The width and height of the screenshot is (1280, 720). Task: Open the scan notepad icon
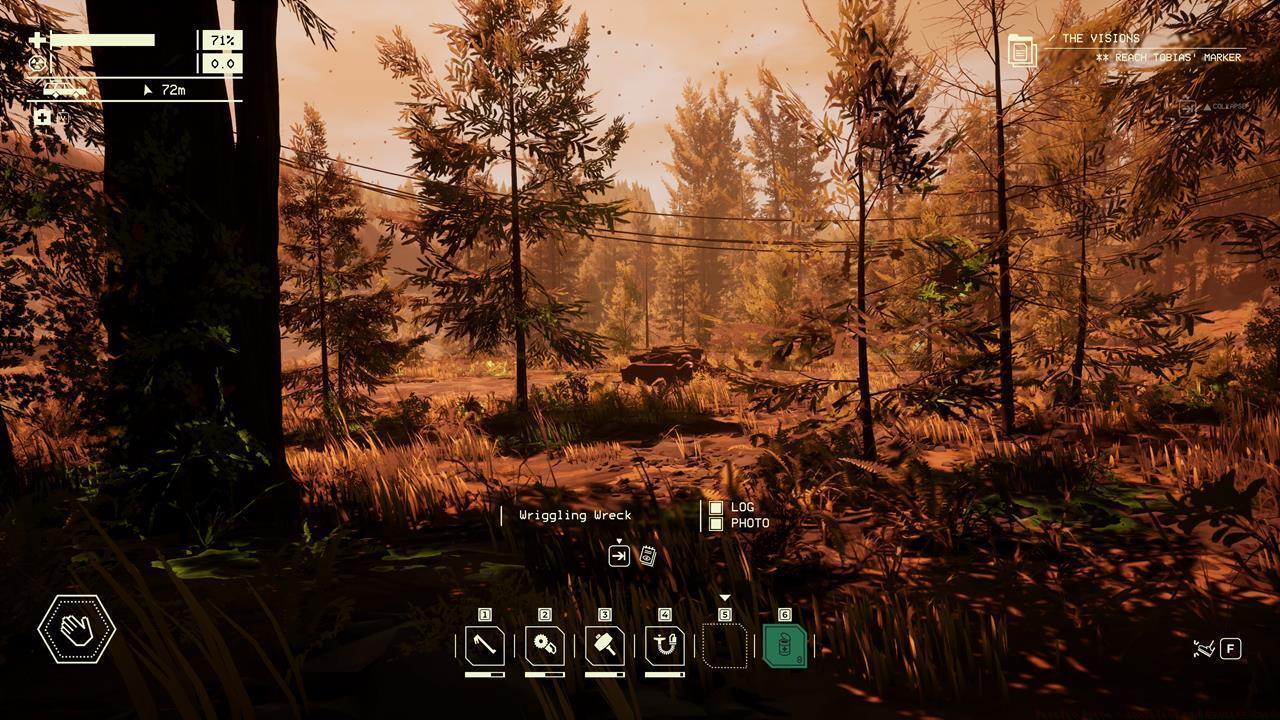647,556
